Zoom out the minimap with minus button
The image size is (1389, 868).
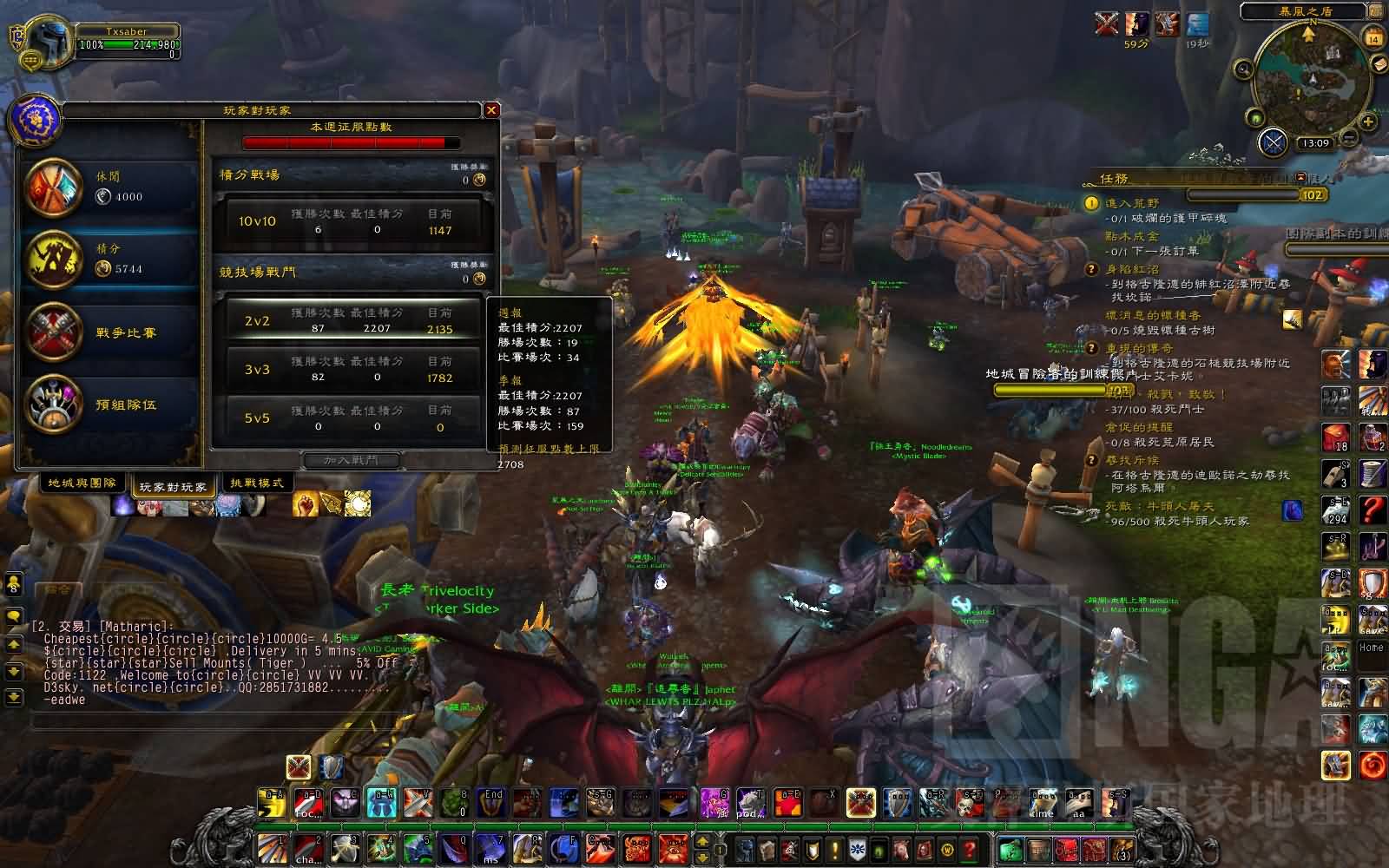click(x=1348, y=137)
